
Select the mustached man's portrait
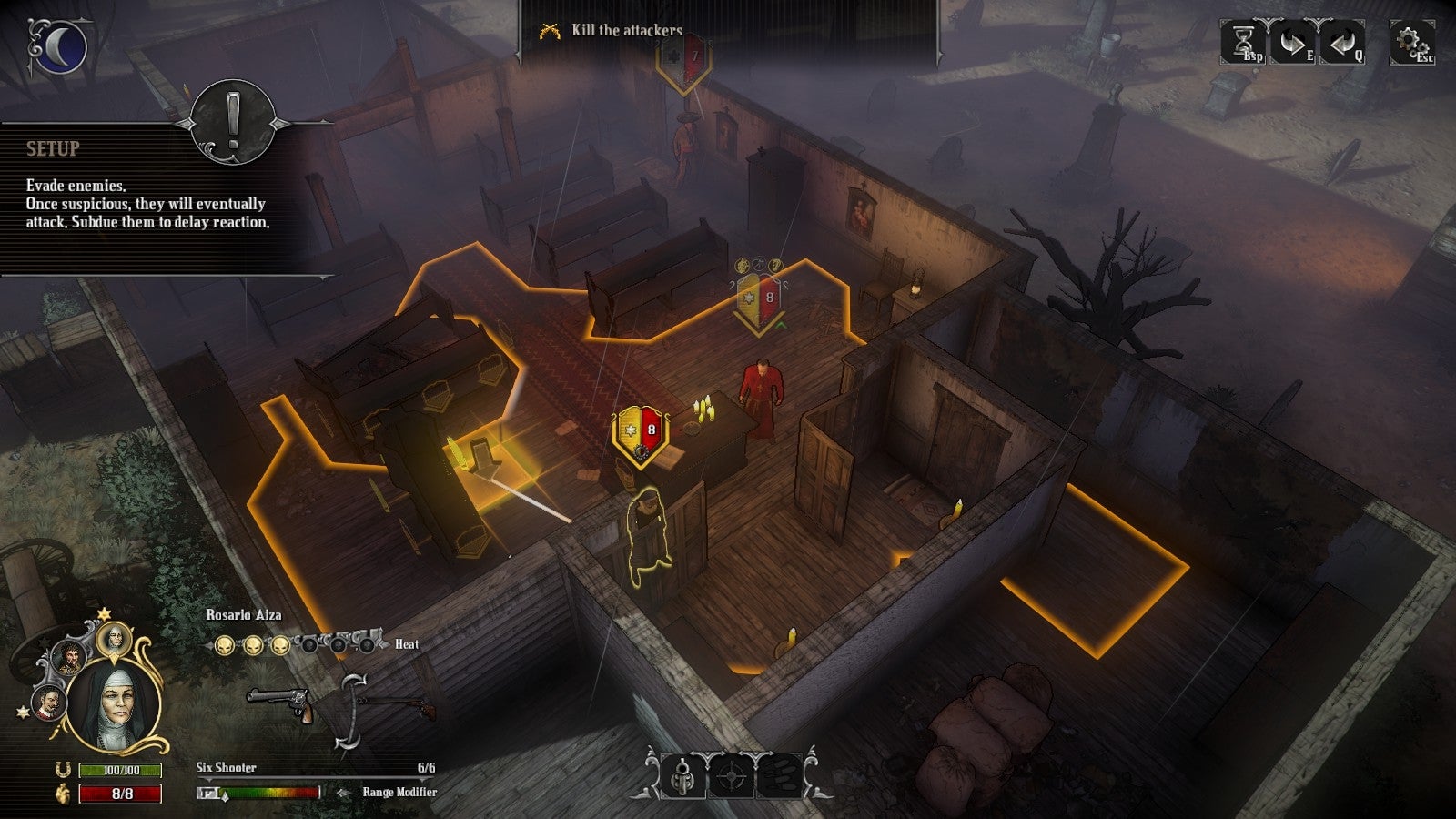click(48, 702)
